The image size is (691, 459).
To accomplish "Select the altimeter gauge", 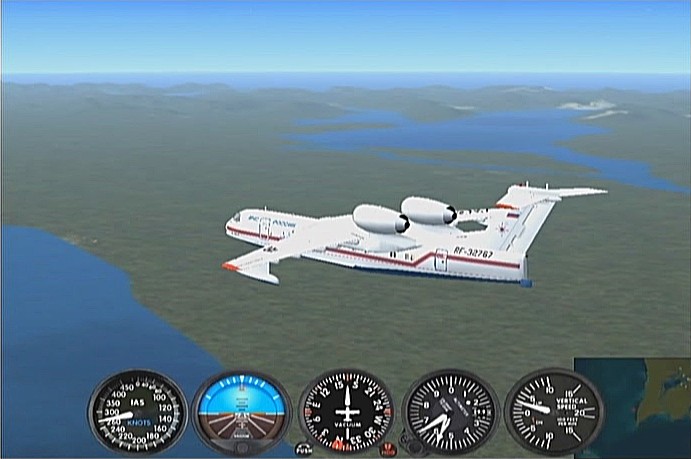I will coord(450,412).
